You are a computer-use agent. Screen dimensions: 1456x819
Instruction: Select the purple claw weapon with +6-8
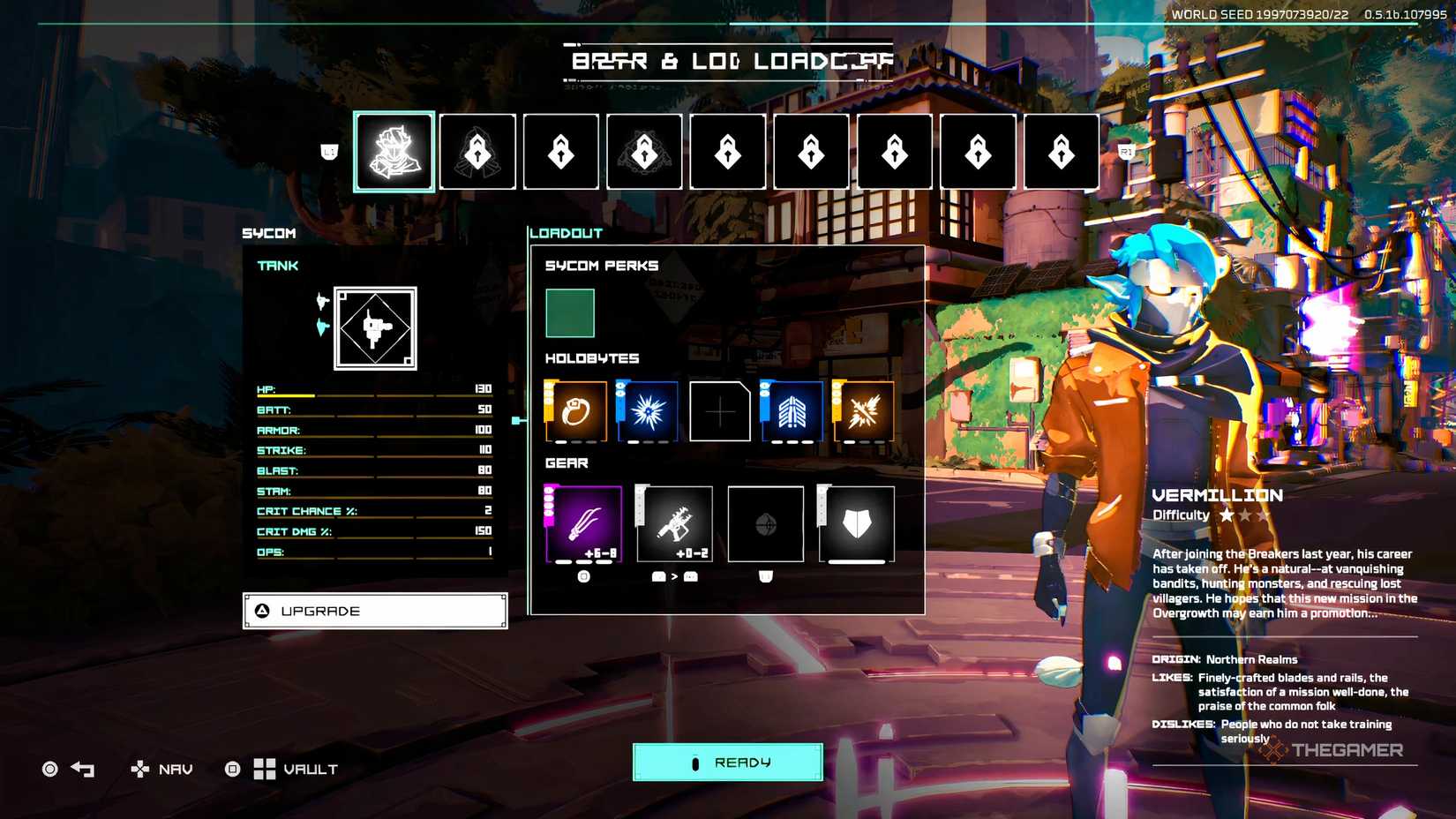(586, 524)
